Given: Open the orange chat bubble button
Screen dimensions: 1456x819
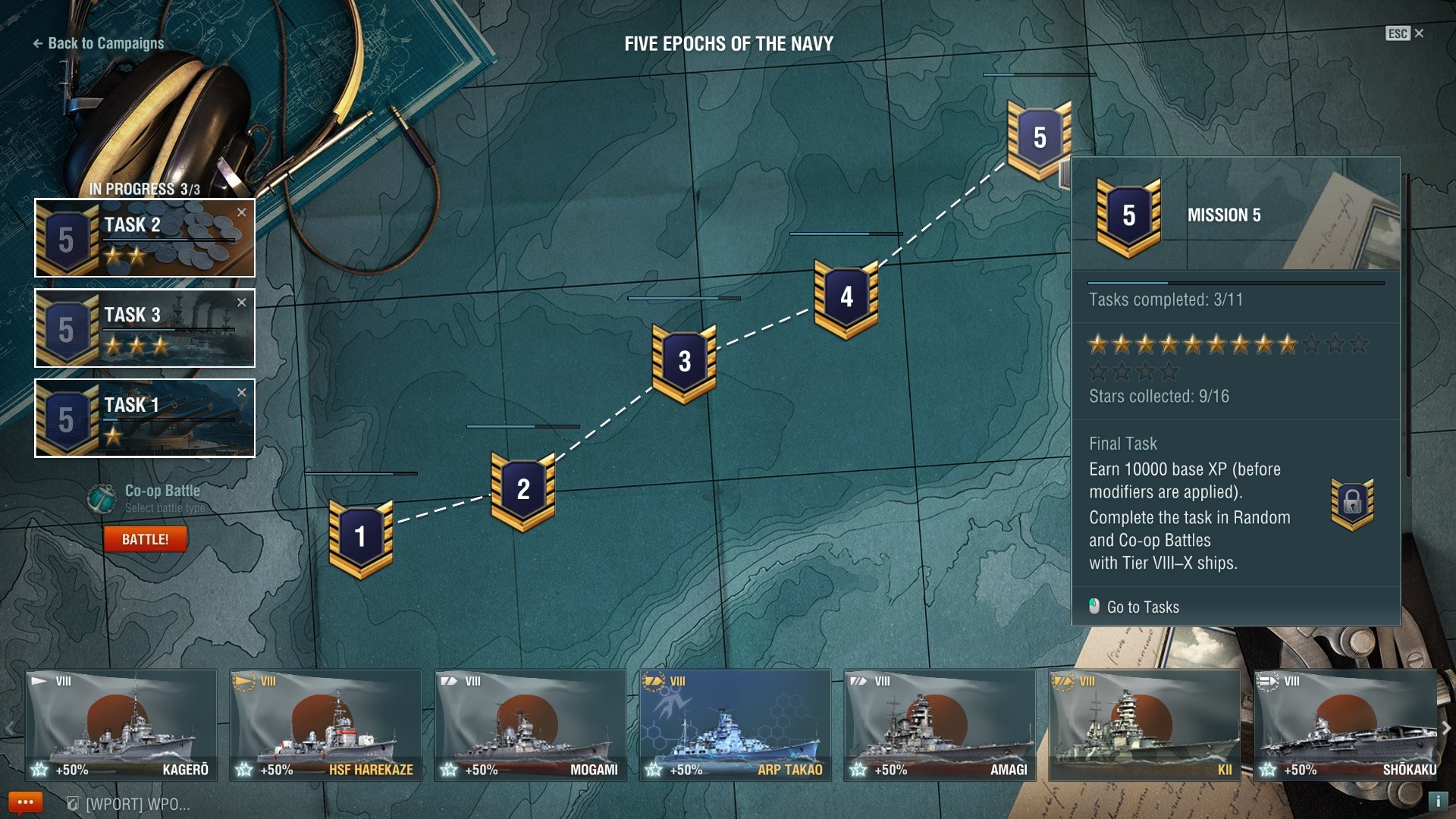Looking at the screenshot, I should [25, 802].
